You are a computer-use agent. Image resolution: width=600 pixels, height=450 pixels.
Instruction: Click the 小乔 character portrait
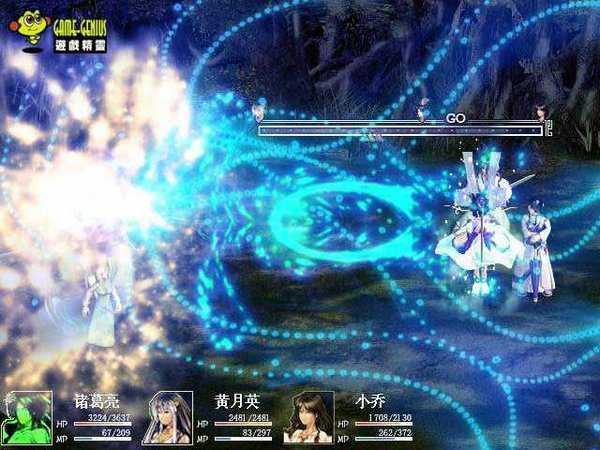pos(309,417)
